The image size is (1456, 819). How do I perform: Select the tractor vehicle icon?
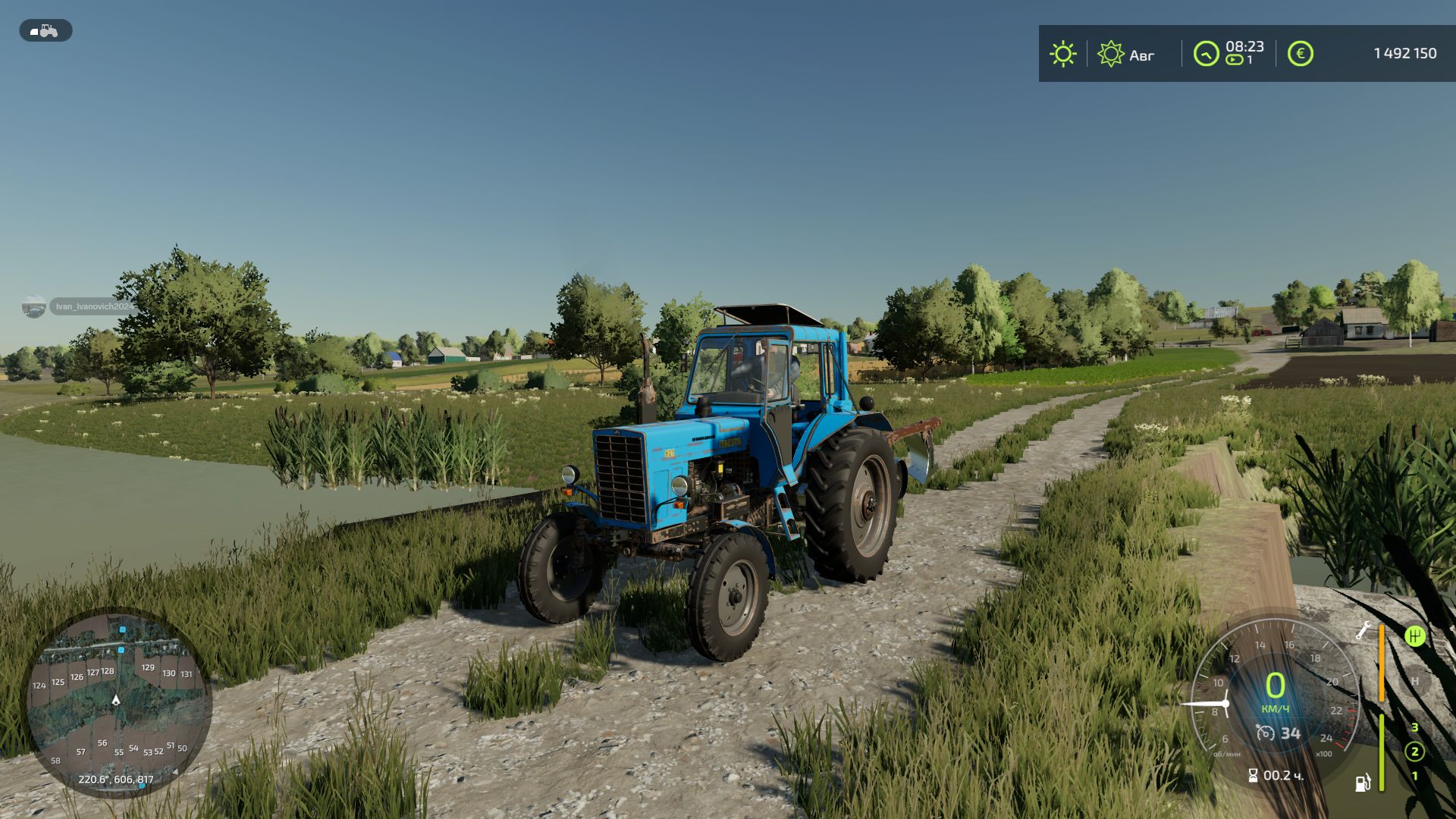pos(45,30)
